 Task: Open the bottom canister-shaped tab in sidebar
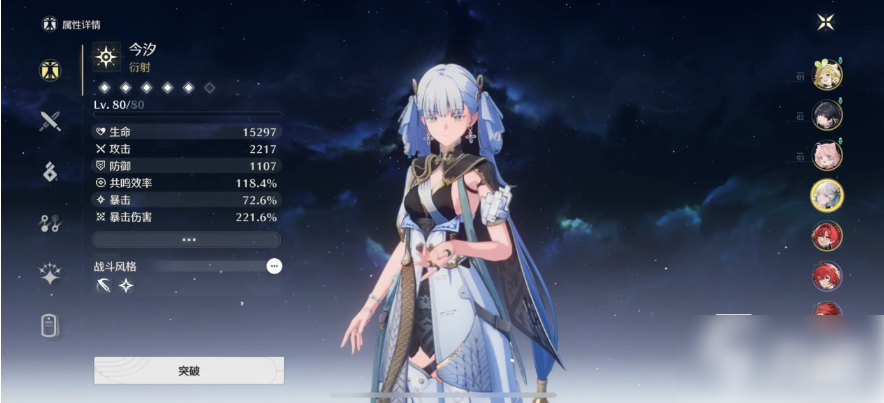[x=50, y=326]
